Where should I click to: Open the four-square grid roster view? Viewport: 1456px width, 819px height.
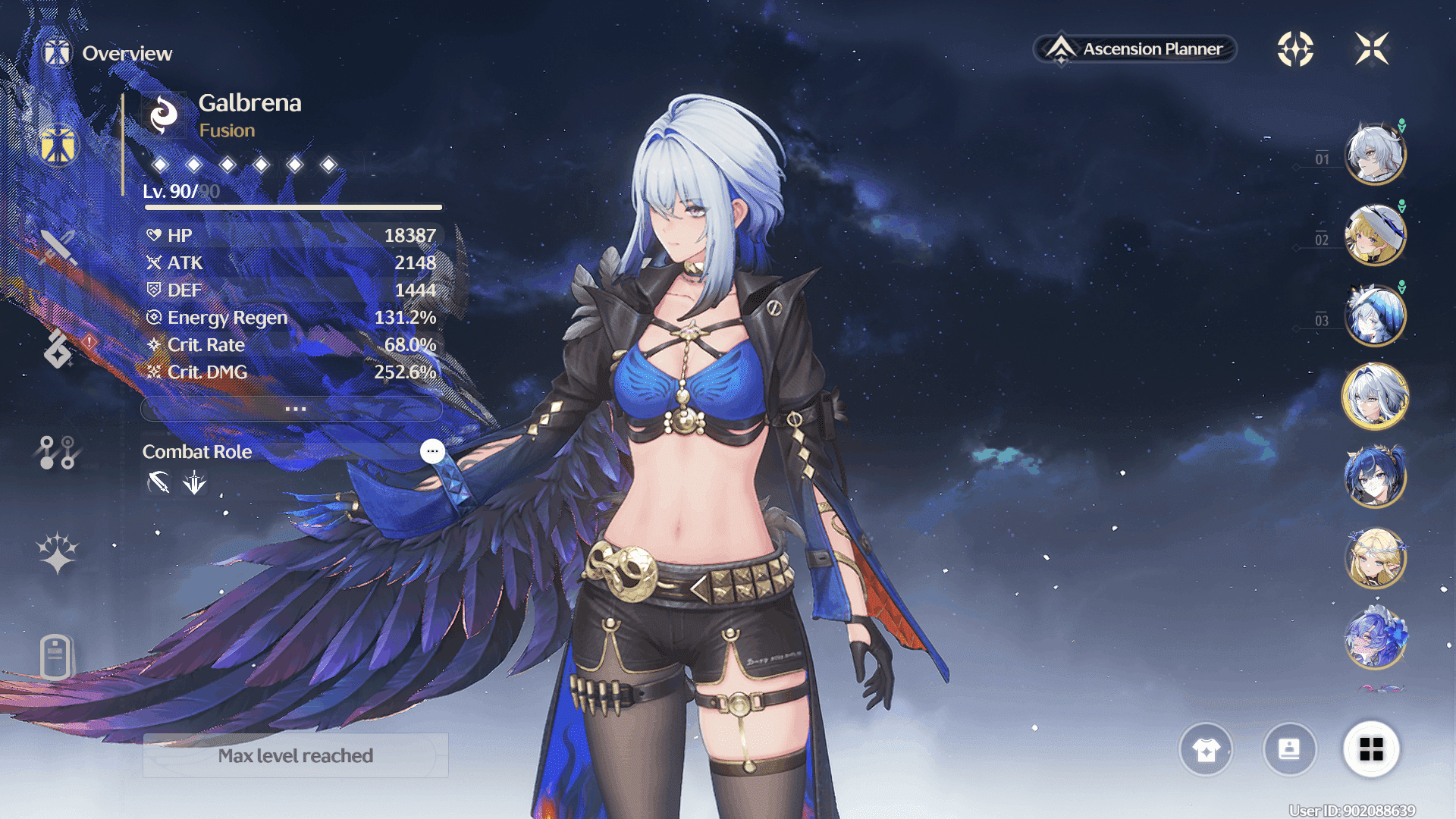[1371, 750]
